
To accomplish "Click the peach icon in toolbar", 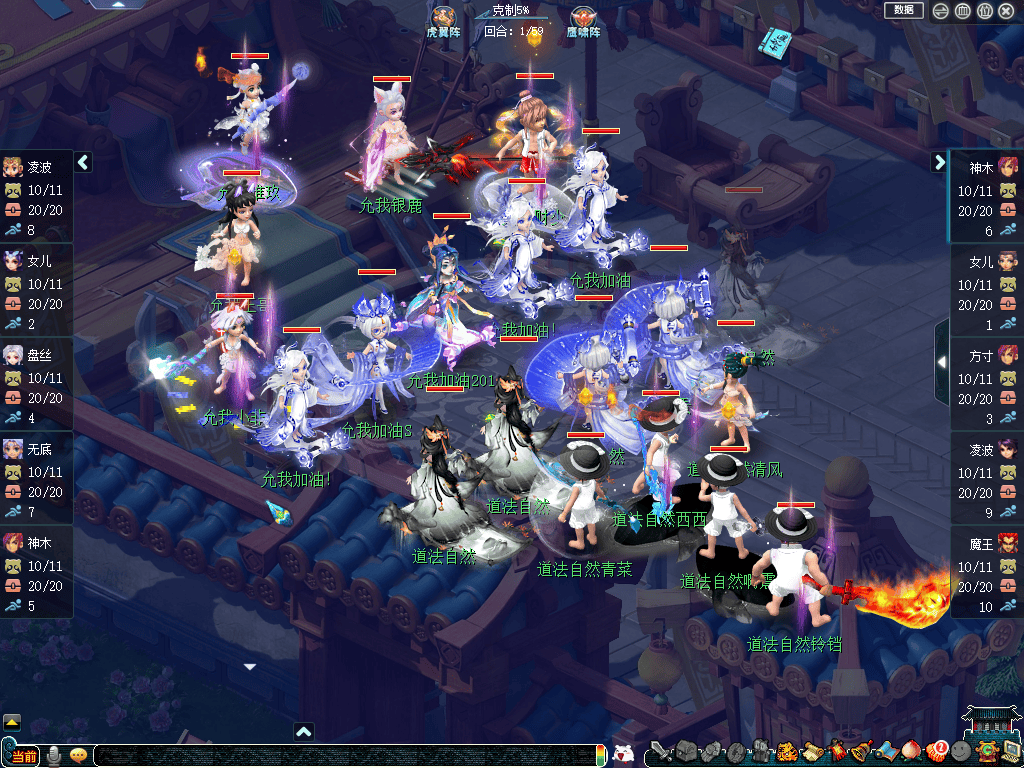I will tap(912, 751).
